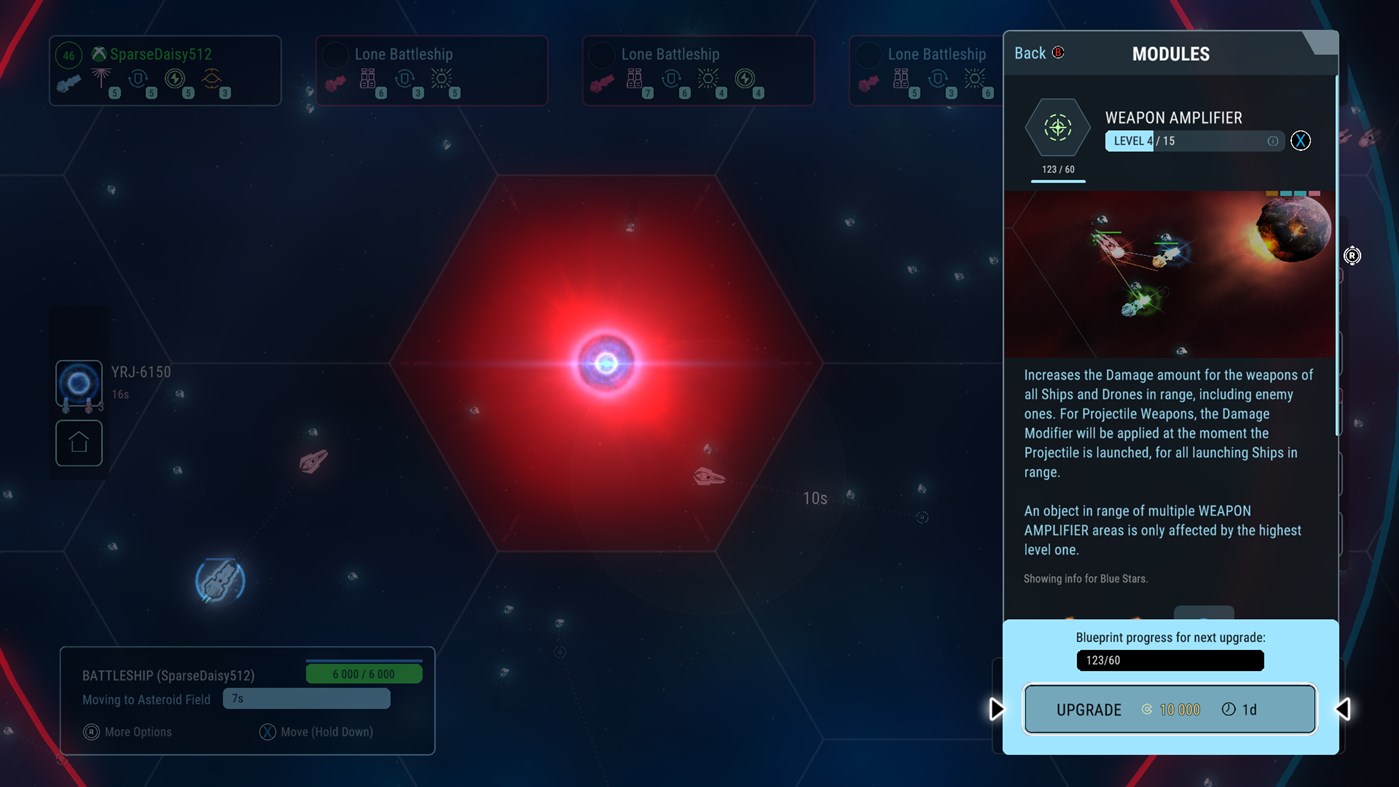
Task: Click the YRJ-6150 star system icon
Action: [78, 384]
